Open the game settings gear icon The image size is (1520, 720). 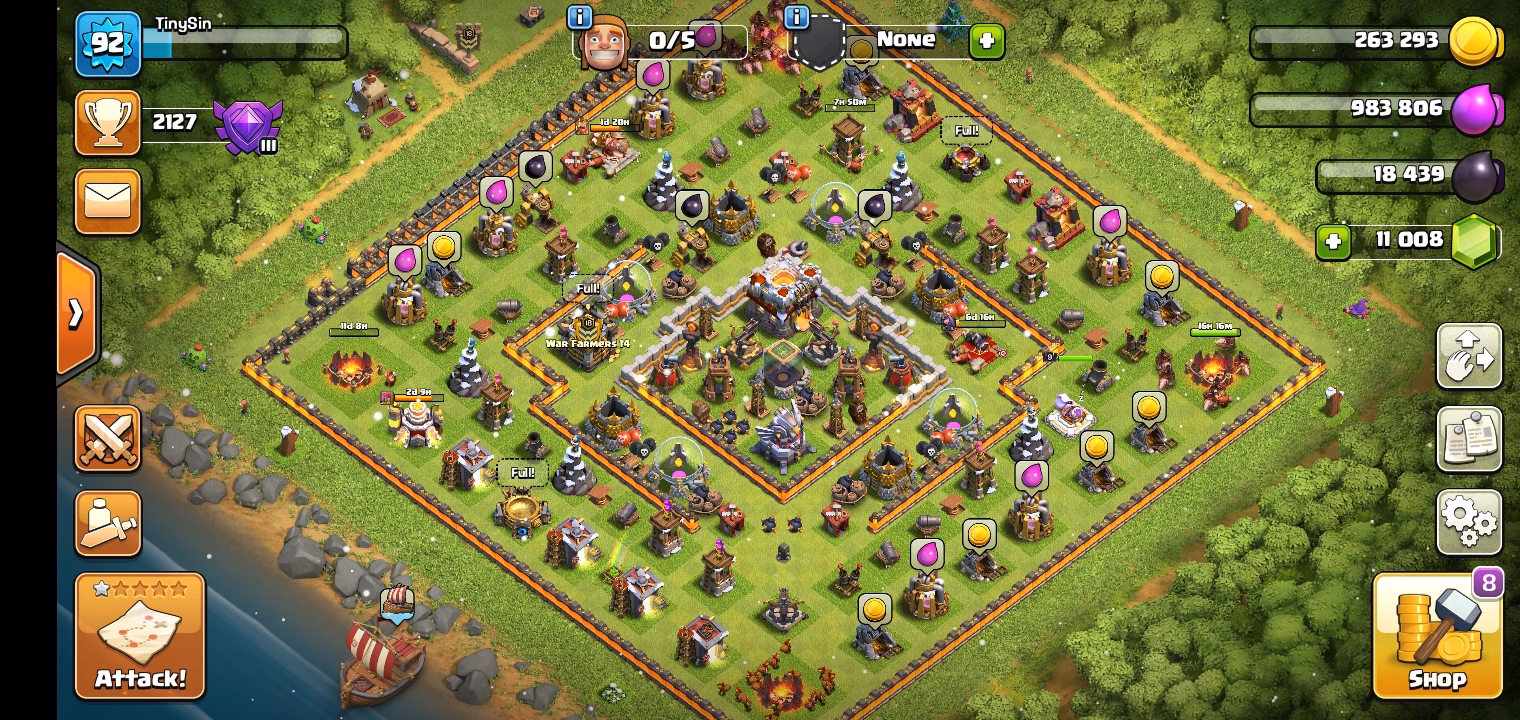pos(1468,521)
